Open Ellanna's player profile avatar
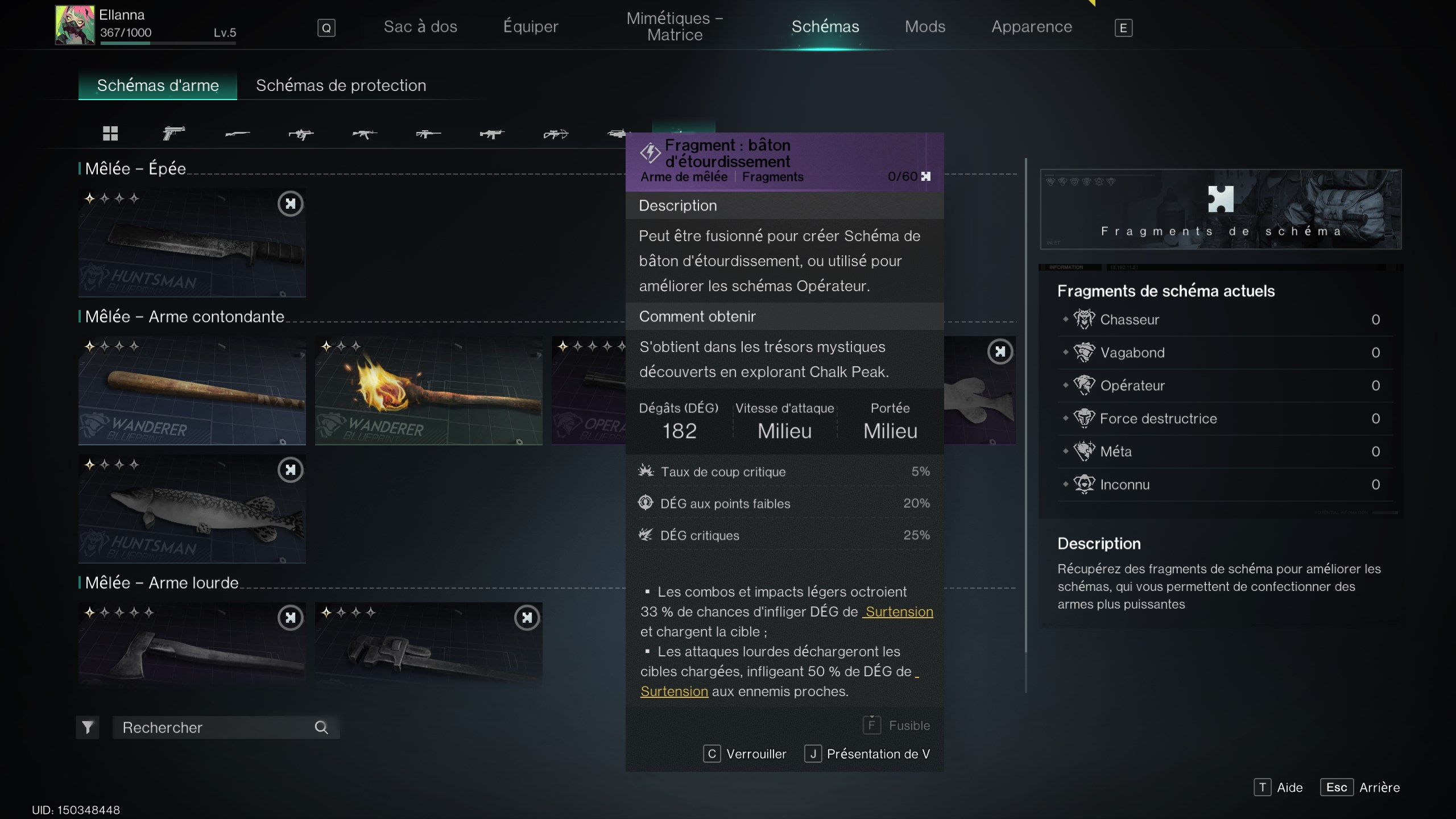 pos(75,25)
